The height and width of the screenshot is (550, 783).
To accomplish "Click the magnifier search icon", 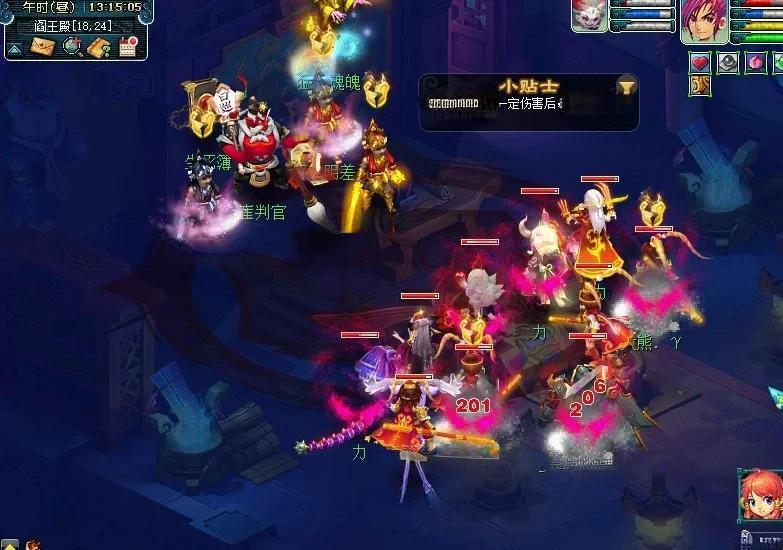I will pyautogui.click(x=71, y=46).
